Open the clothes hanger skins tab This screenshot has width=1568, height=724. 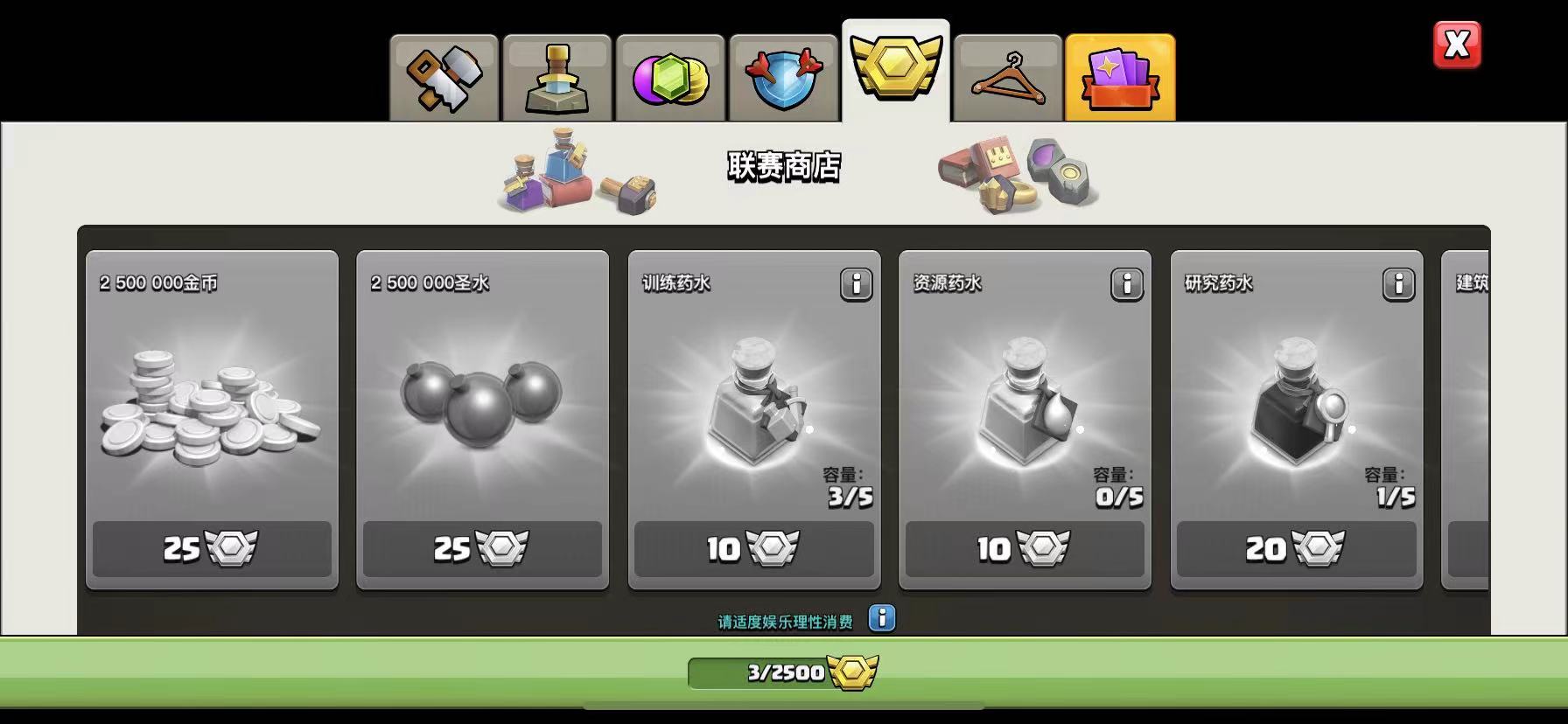tap(1008, 79)
